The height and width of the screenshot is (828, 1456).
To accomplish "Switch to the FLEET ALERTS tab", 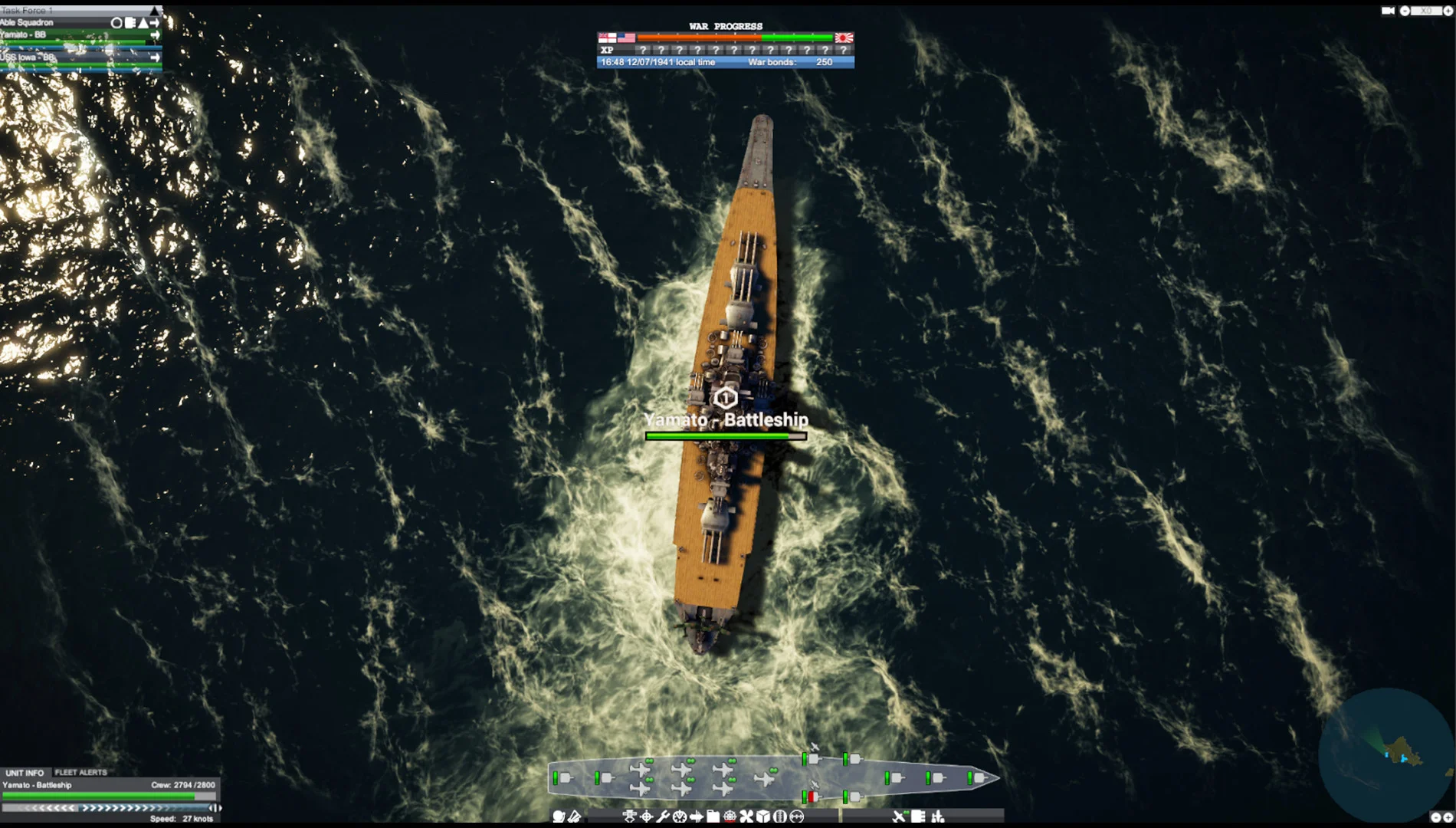I will 80,773.
